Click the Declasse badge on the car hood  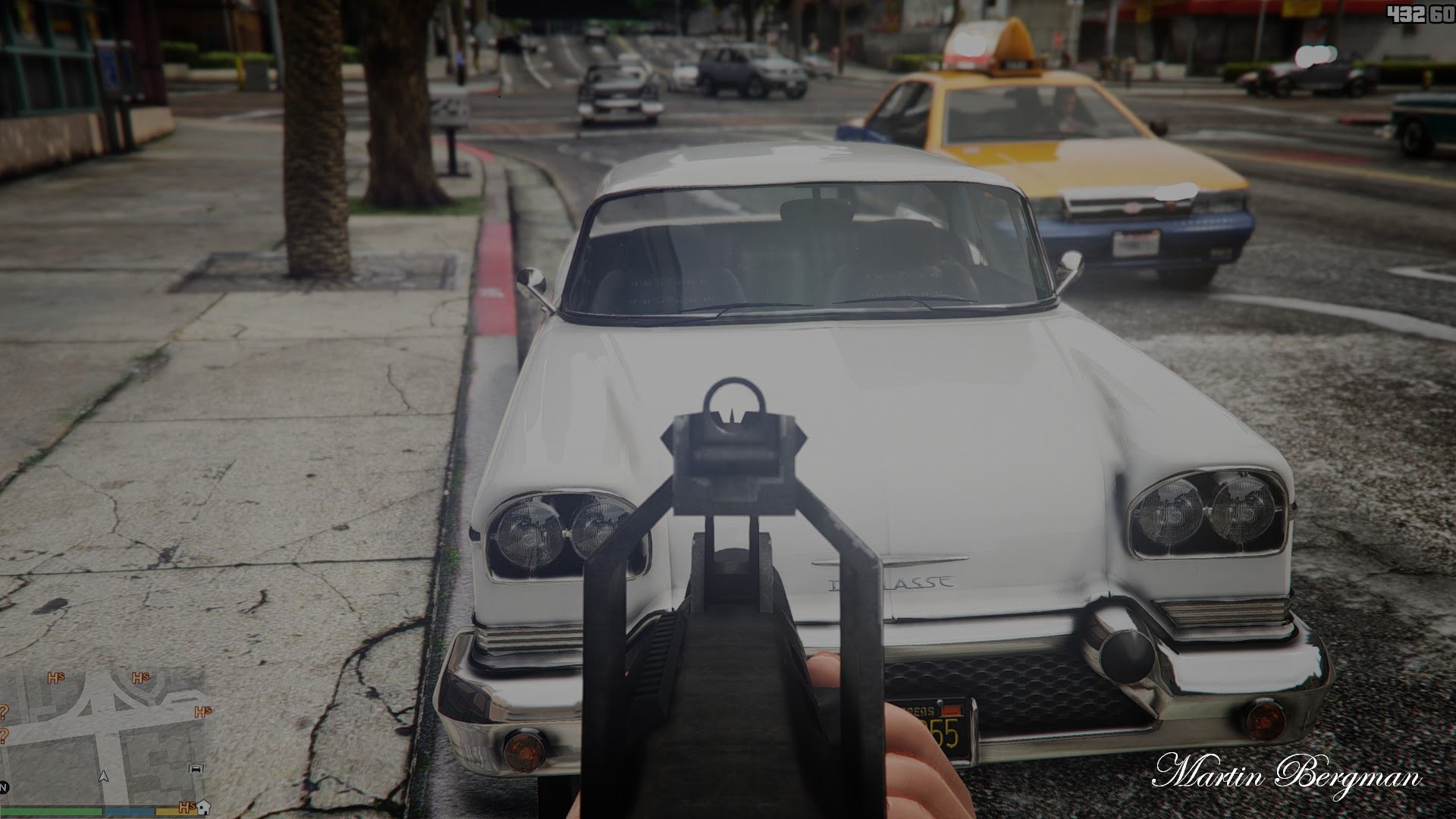click(x=891, y=581)
